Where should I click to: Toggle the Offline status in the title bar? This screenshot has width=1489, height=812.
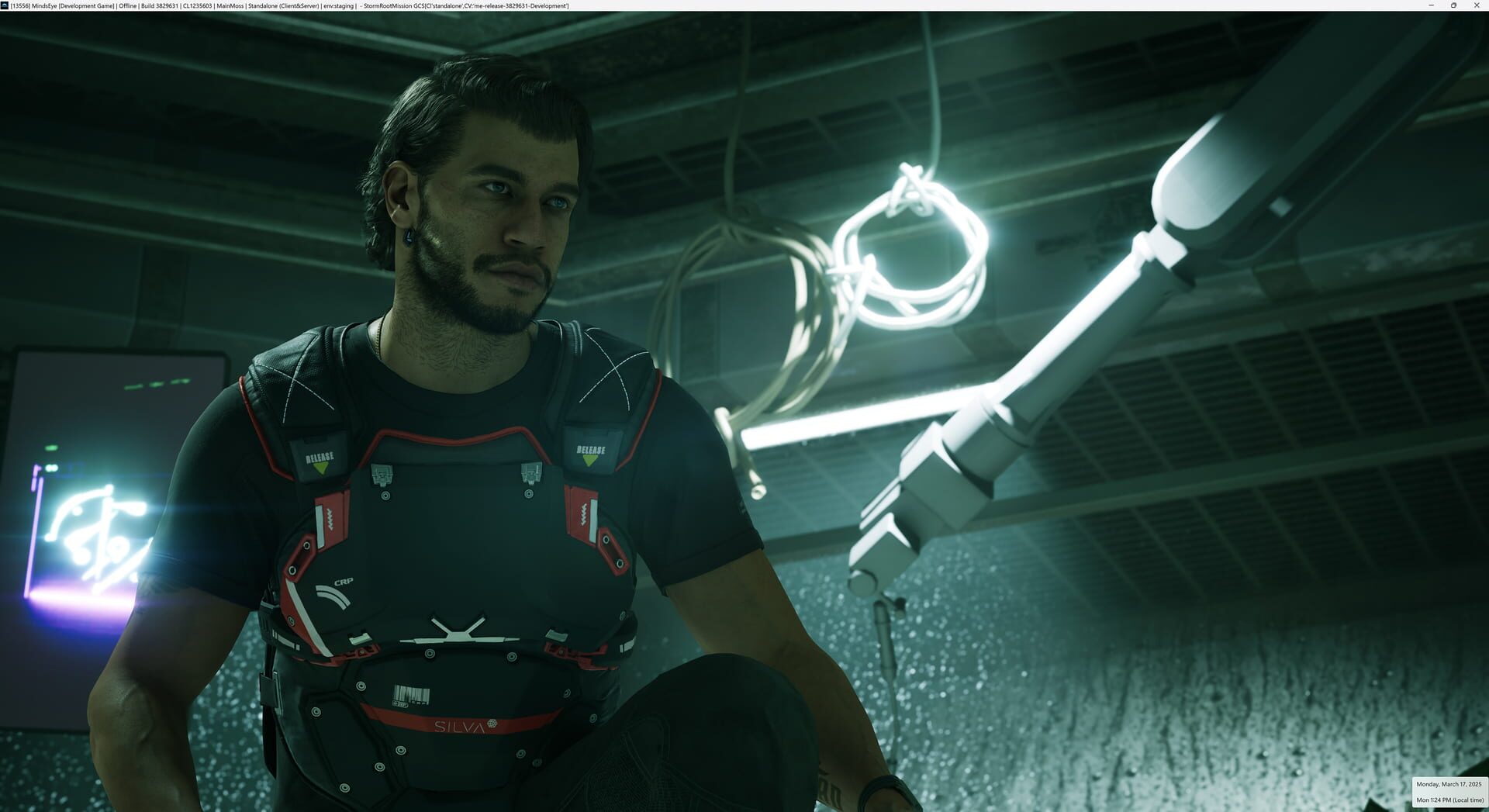point(128,5)
